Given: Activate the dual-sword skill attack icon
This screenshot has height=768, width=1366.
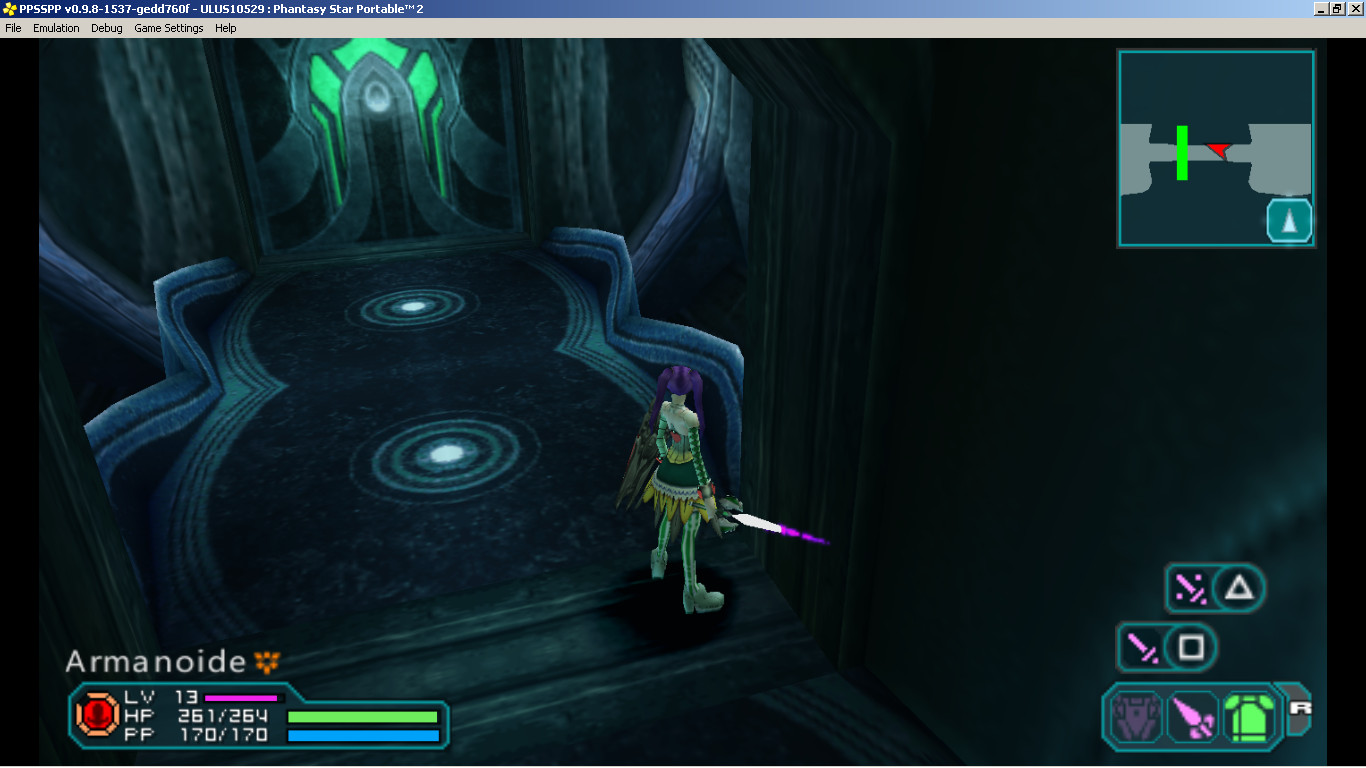Looking at the screenshot, I should [x=1190, y=588].
